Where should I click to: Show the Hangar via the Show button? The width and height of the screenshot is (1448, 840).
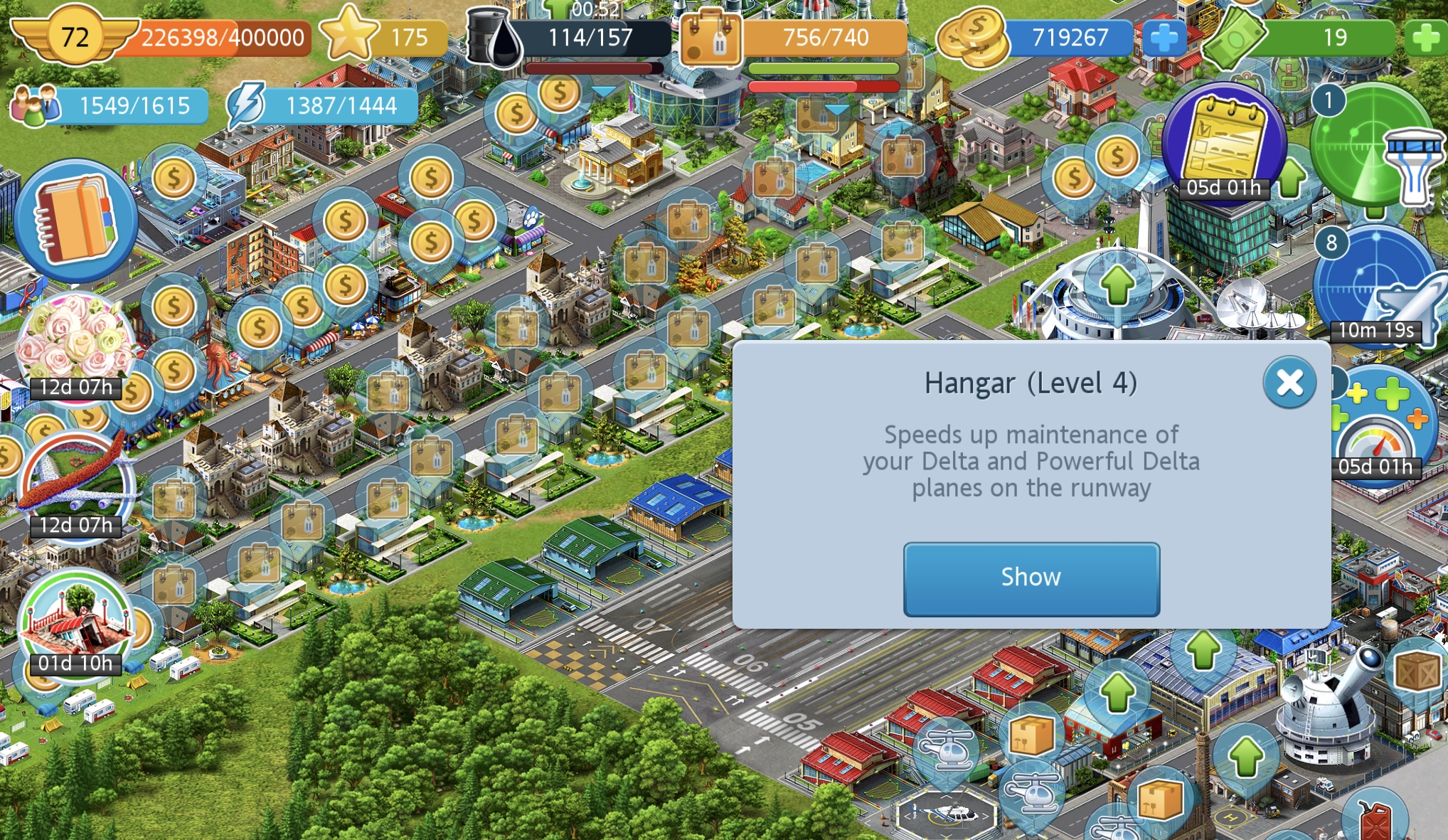tap(1031, 578)
